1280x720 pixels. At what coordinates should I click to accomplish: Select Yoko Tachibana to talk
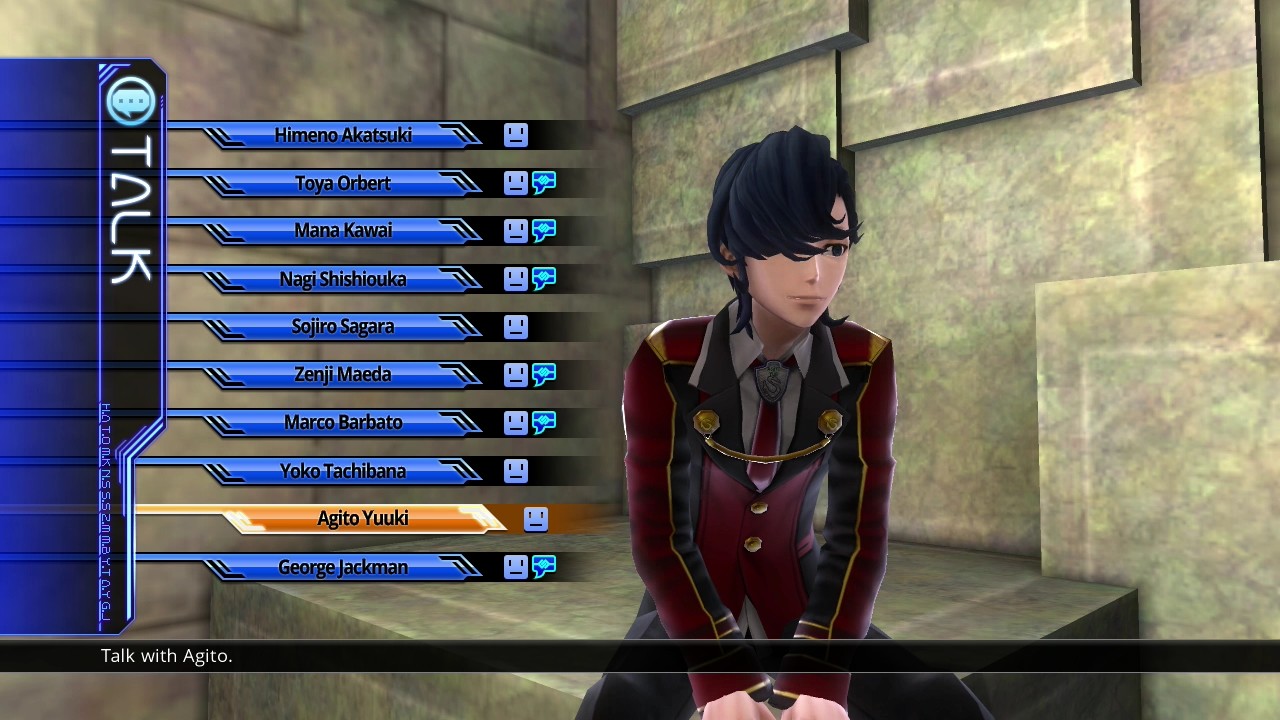343,470
